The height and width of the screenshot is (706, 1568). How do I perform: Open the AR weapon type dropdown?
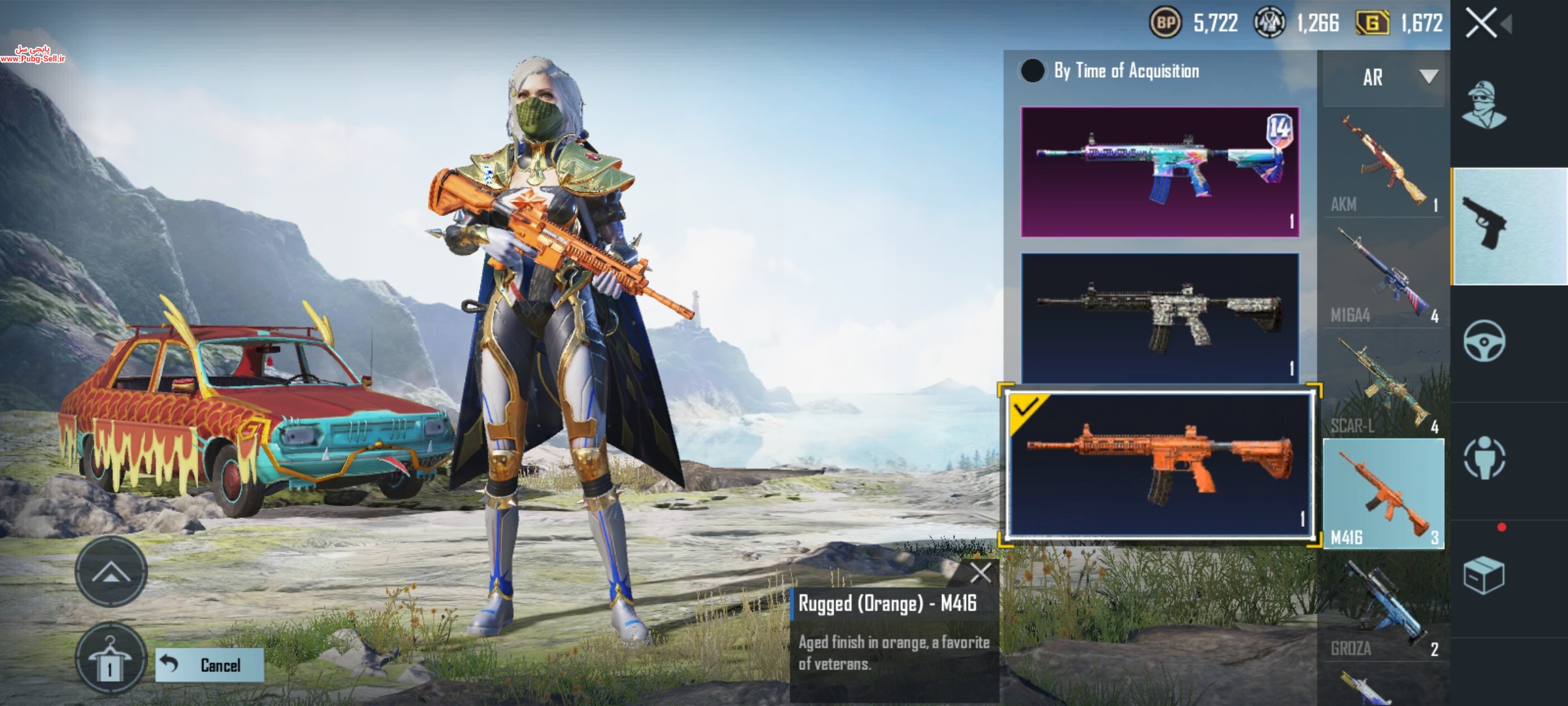[1384, 78]
